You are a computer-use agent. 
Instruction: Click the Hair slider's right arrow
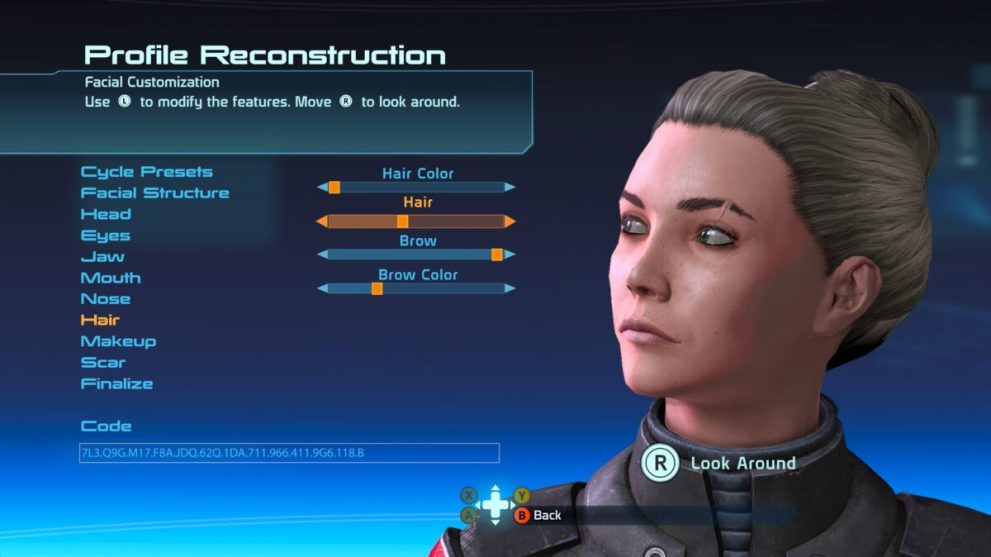(x=510, y=221)
